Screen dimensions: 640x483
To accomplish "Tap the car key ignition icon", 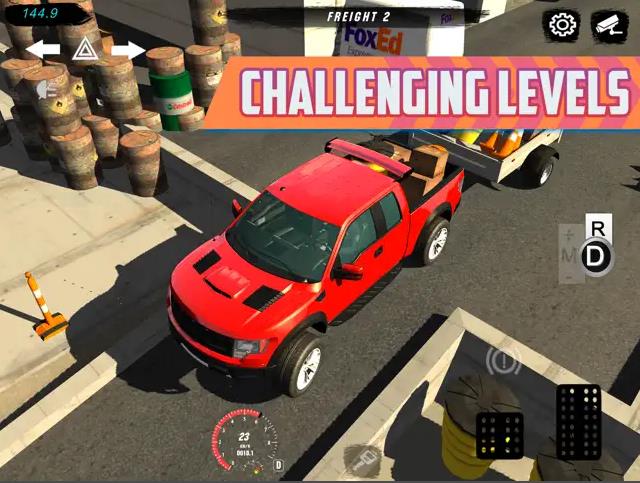I will click(361, 461).
